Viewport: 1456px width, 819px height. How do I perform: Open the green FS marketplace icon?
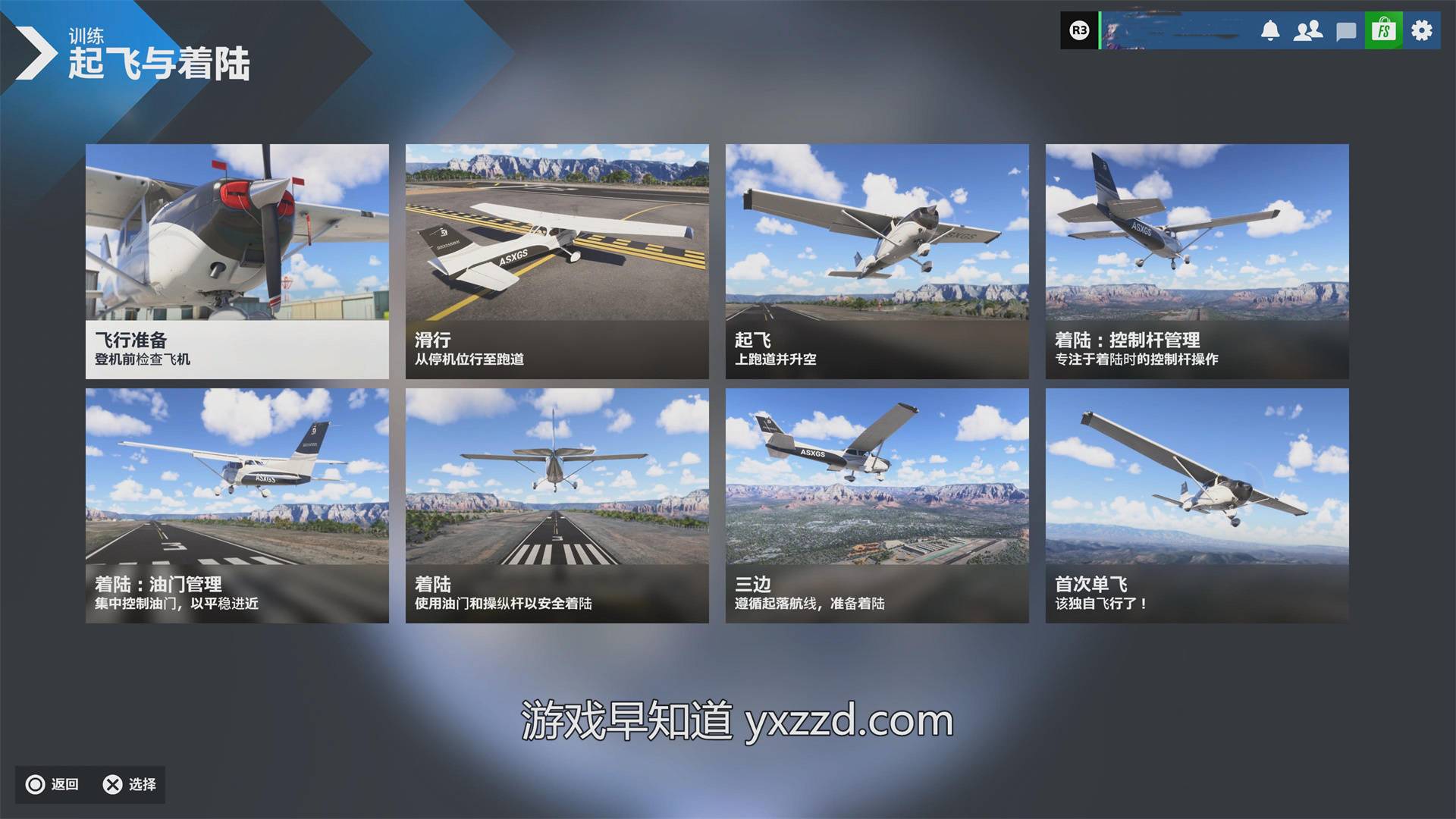[1384, 31]
